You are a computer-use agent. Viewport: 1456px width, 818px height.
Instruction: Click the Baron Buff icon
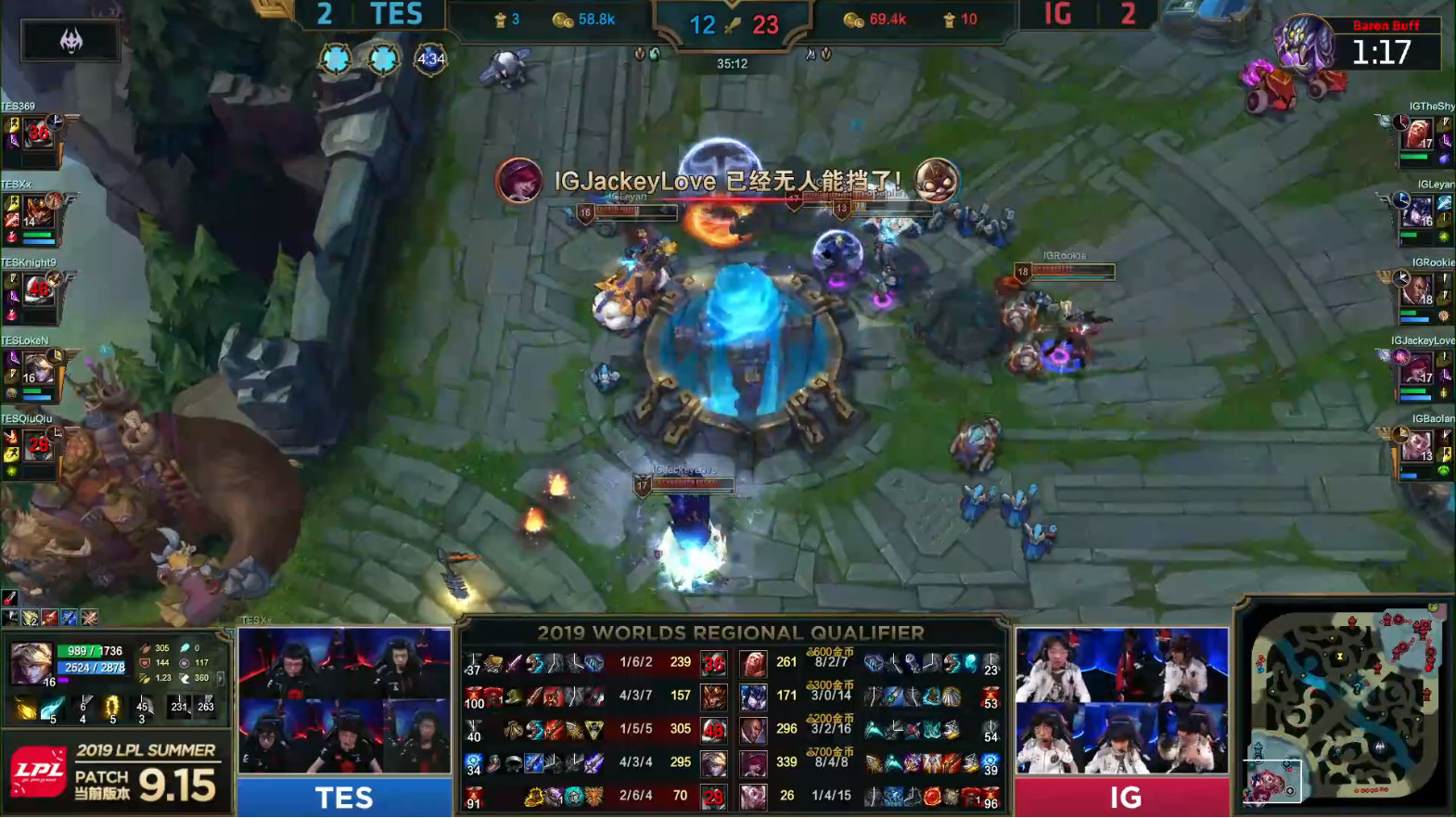1303,42
